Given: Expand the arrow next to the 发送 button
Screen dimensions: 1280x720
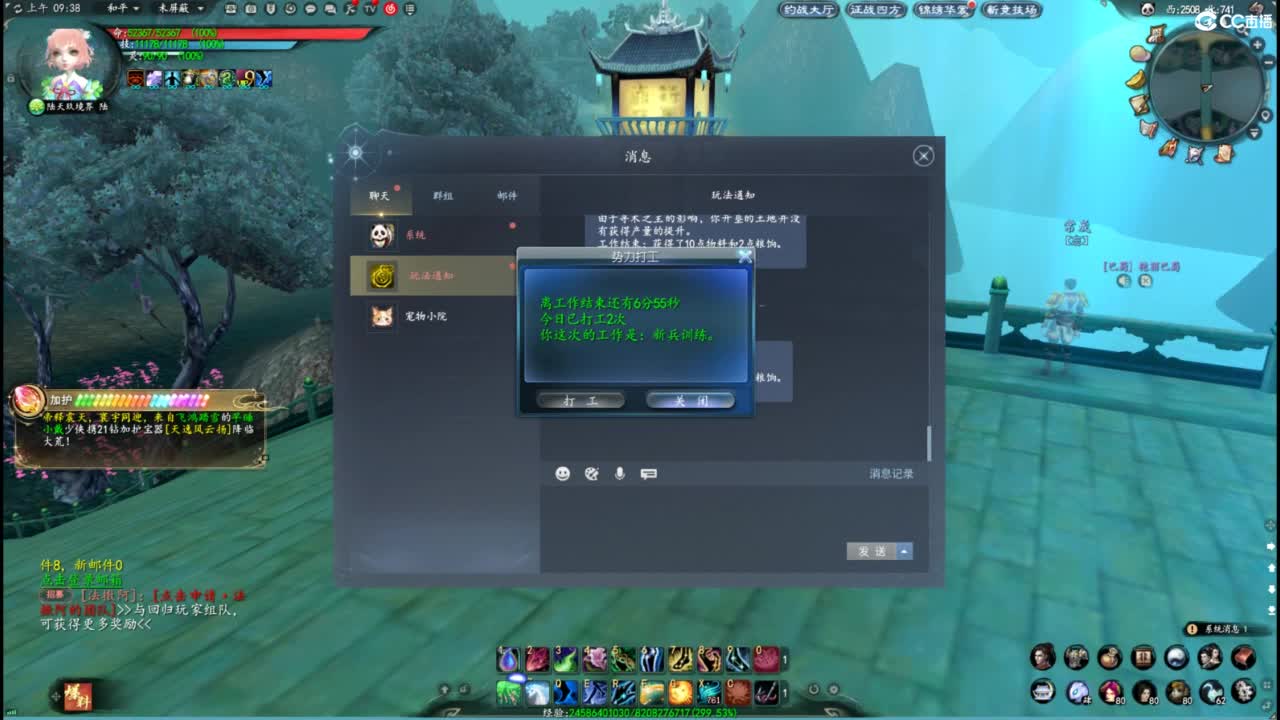Looking at the screenshot, I should [903, 551].
